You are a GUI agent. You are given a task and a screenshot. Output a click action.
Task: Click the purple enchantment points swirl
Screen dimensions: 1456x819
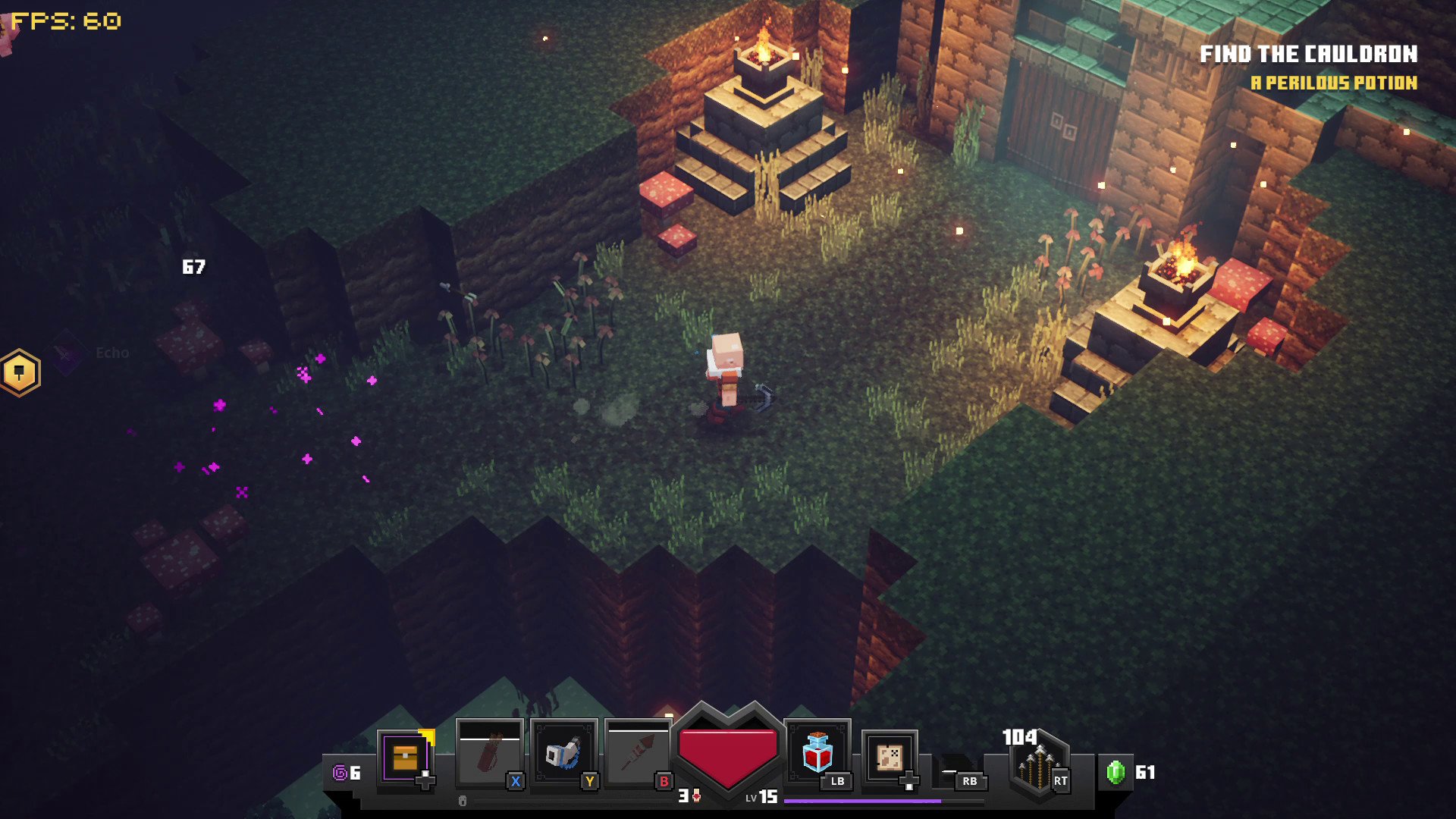pyautogui.click(x=340, y=773)
